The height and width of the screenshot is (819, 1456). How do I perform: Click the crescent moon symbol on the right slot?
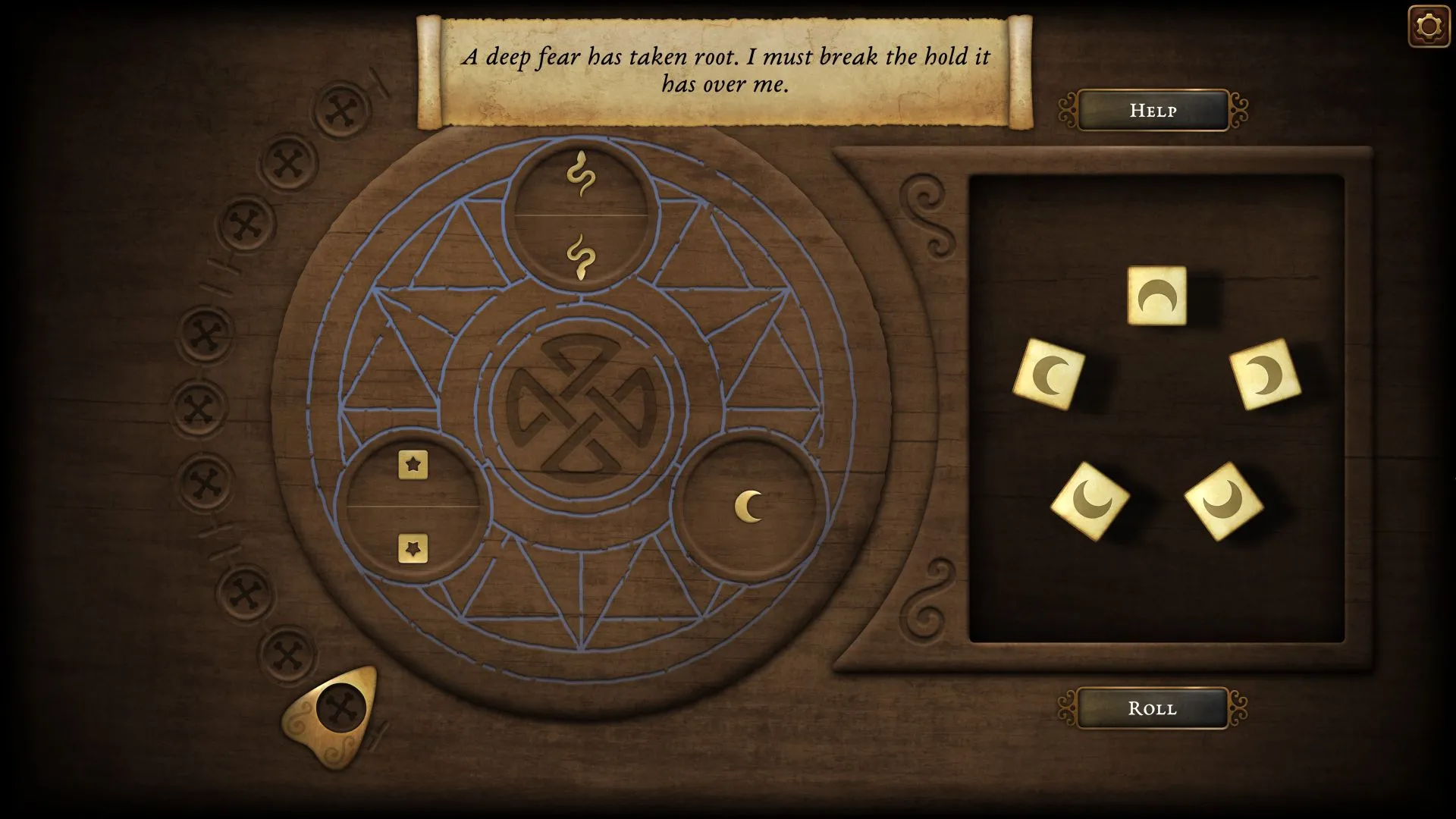[x=747, y=505]
